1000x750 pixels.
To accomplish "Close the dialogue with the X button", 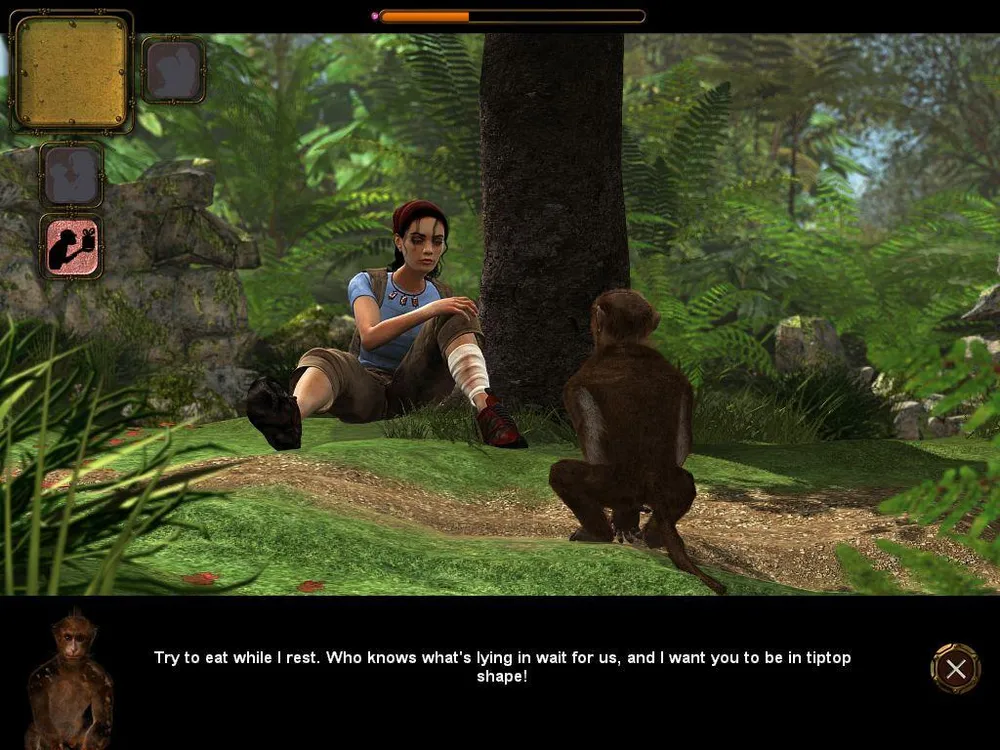I will point(955,669).
